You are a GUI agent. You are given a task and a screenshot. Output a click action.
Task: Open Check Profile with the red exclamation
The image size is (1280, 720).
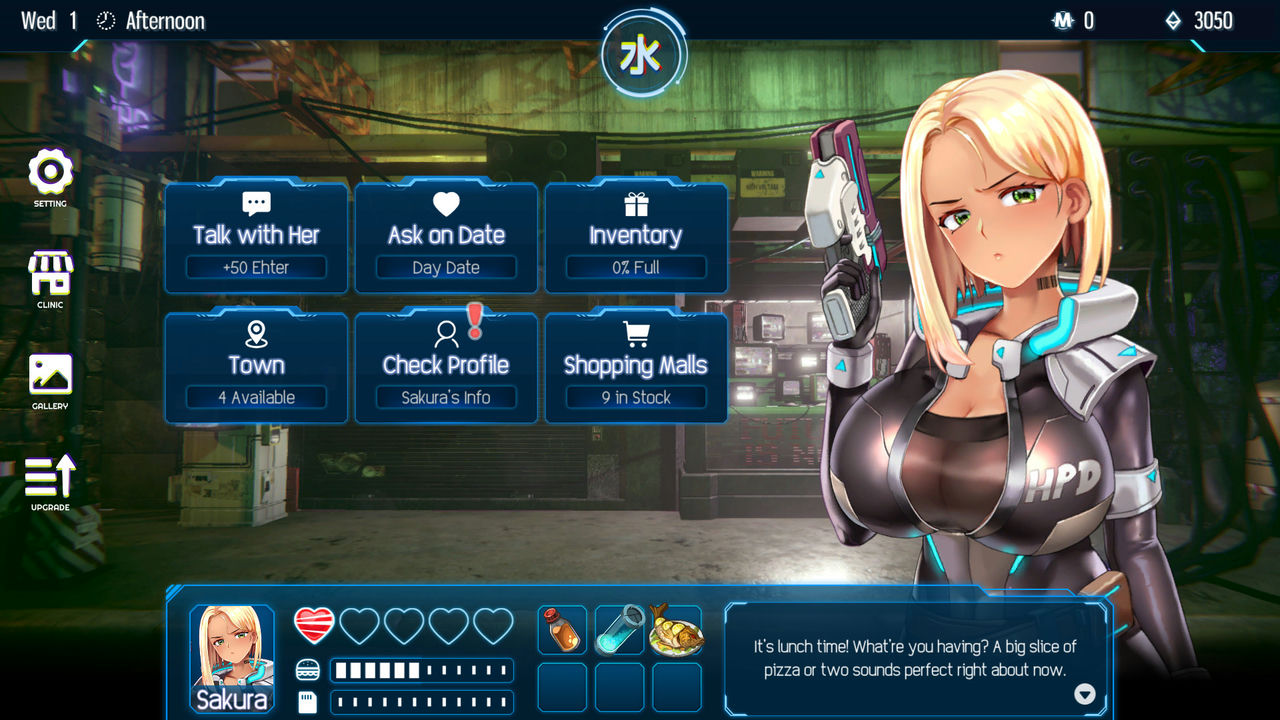pyautogui.click(x=445, y=365)
